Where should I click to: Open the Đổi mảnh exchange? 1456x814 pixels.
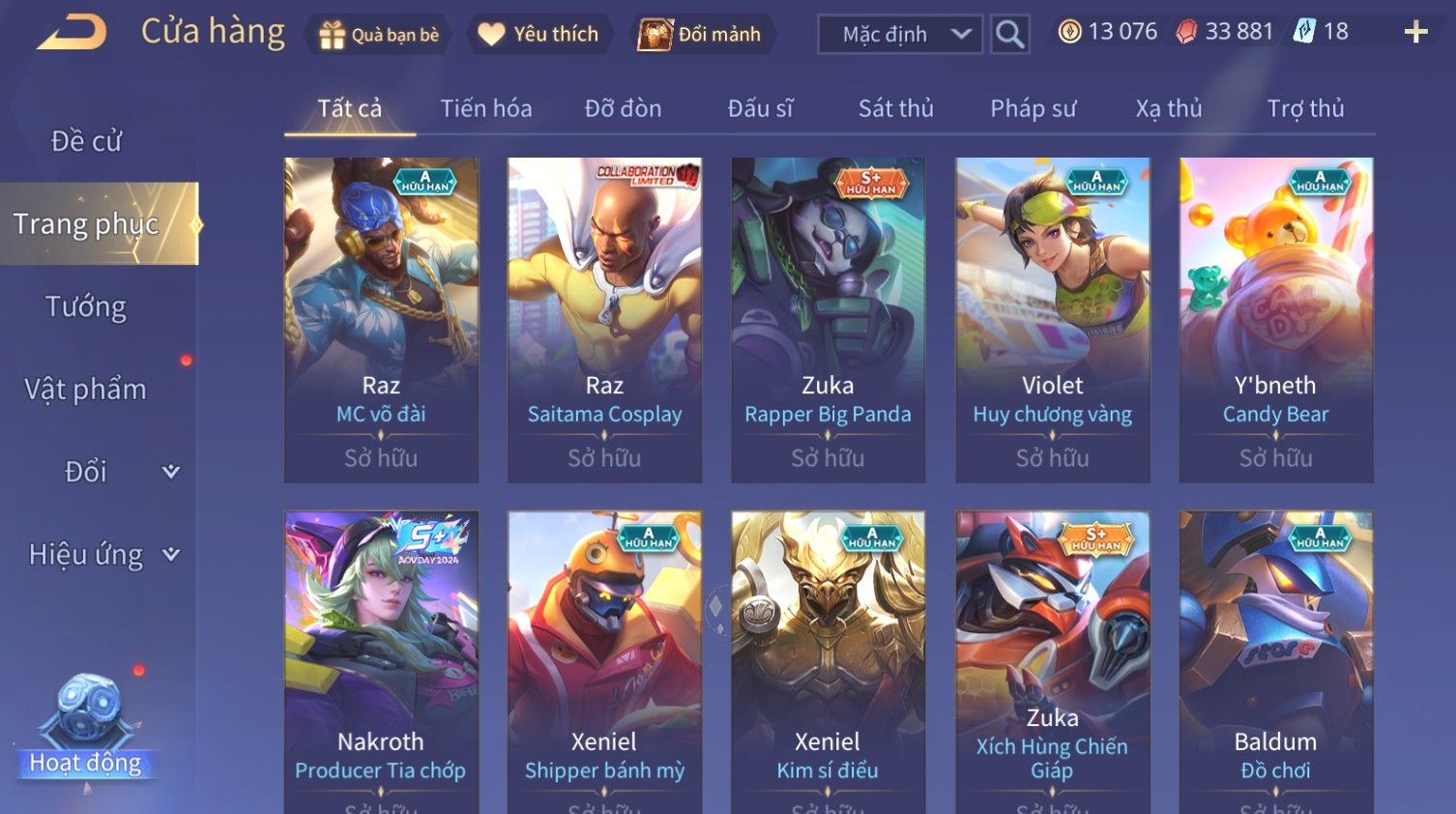point(701,35)
